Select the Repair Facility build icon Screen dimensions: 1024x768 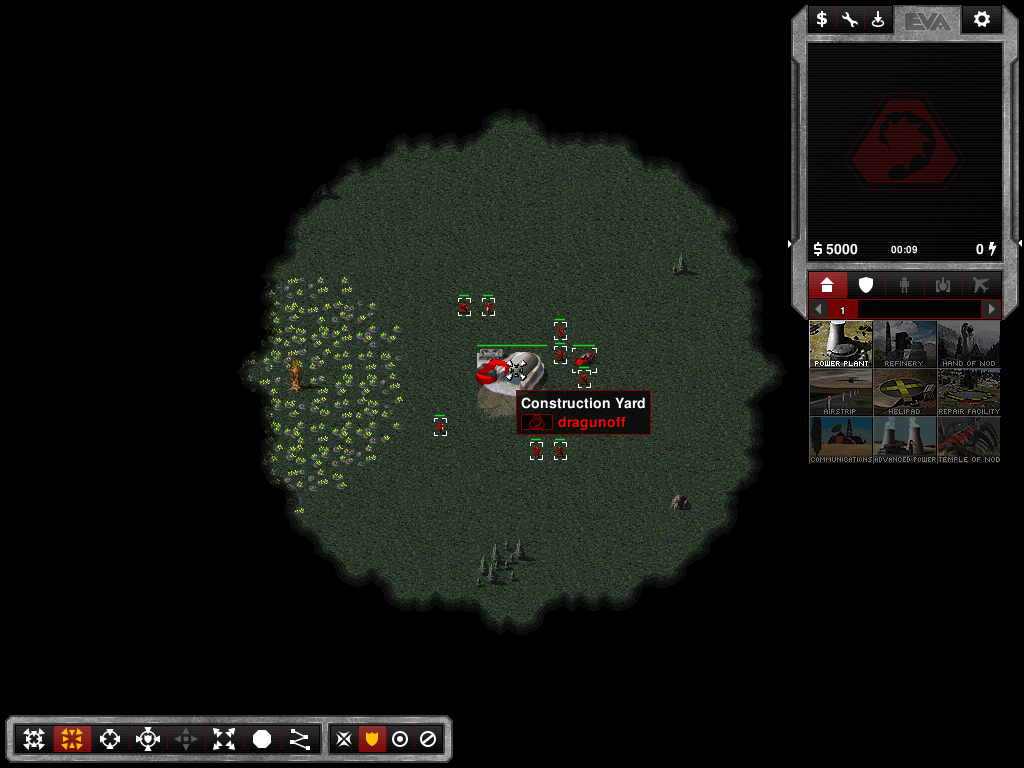pyautogui.click(x=968, y=392)
